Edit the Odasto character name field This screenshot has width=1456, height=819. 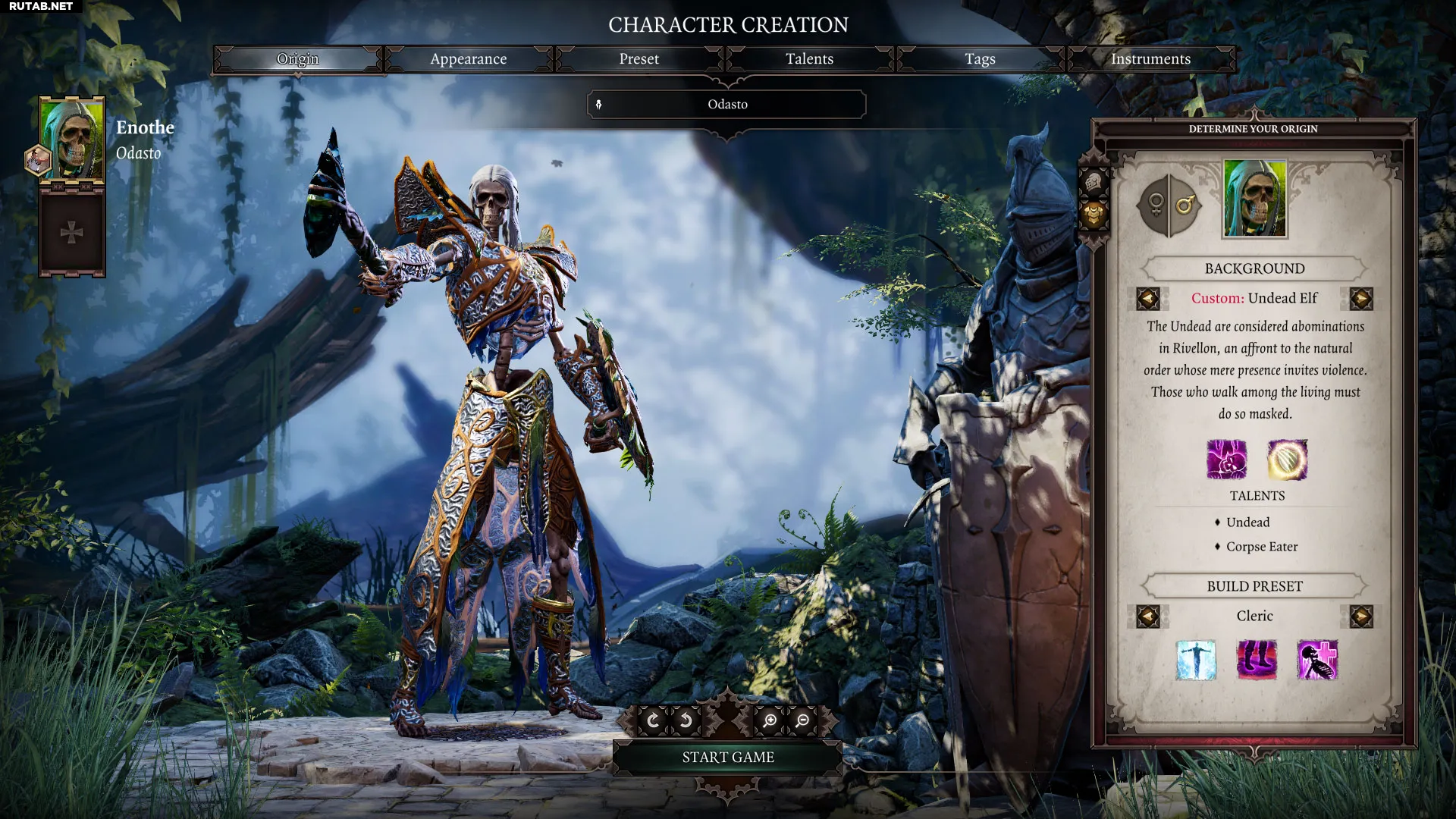click(727, 105)
